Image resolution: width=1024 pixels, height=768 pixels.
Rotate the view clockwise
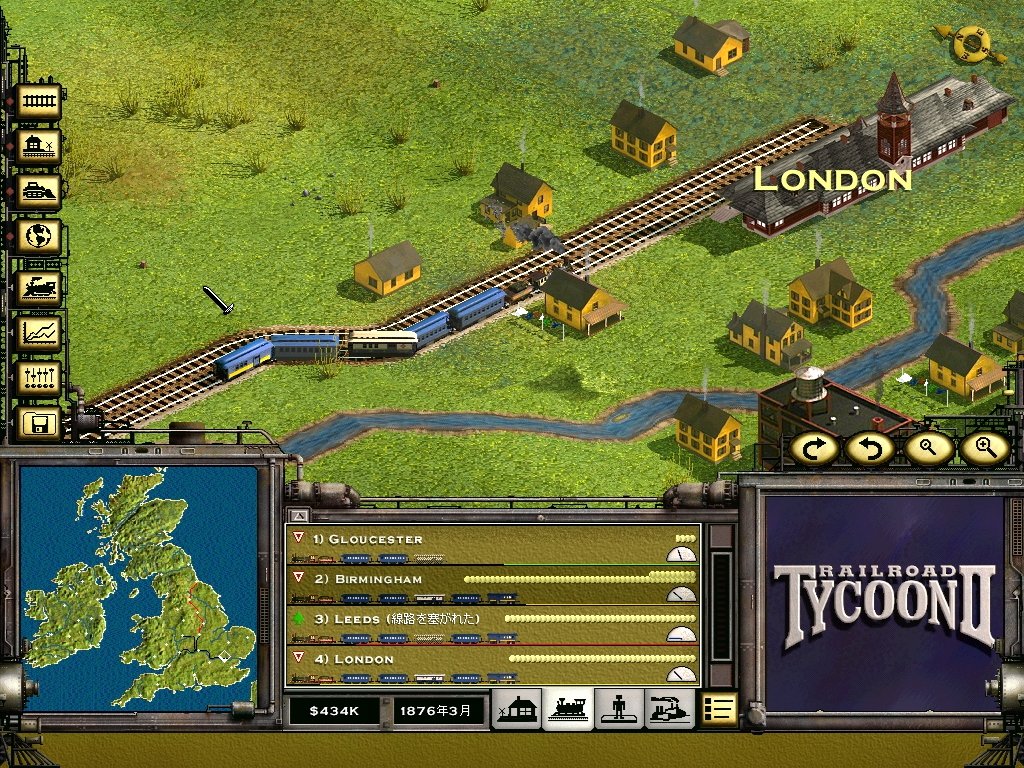[815, 448]
